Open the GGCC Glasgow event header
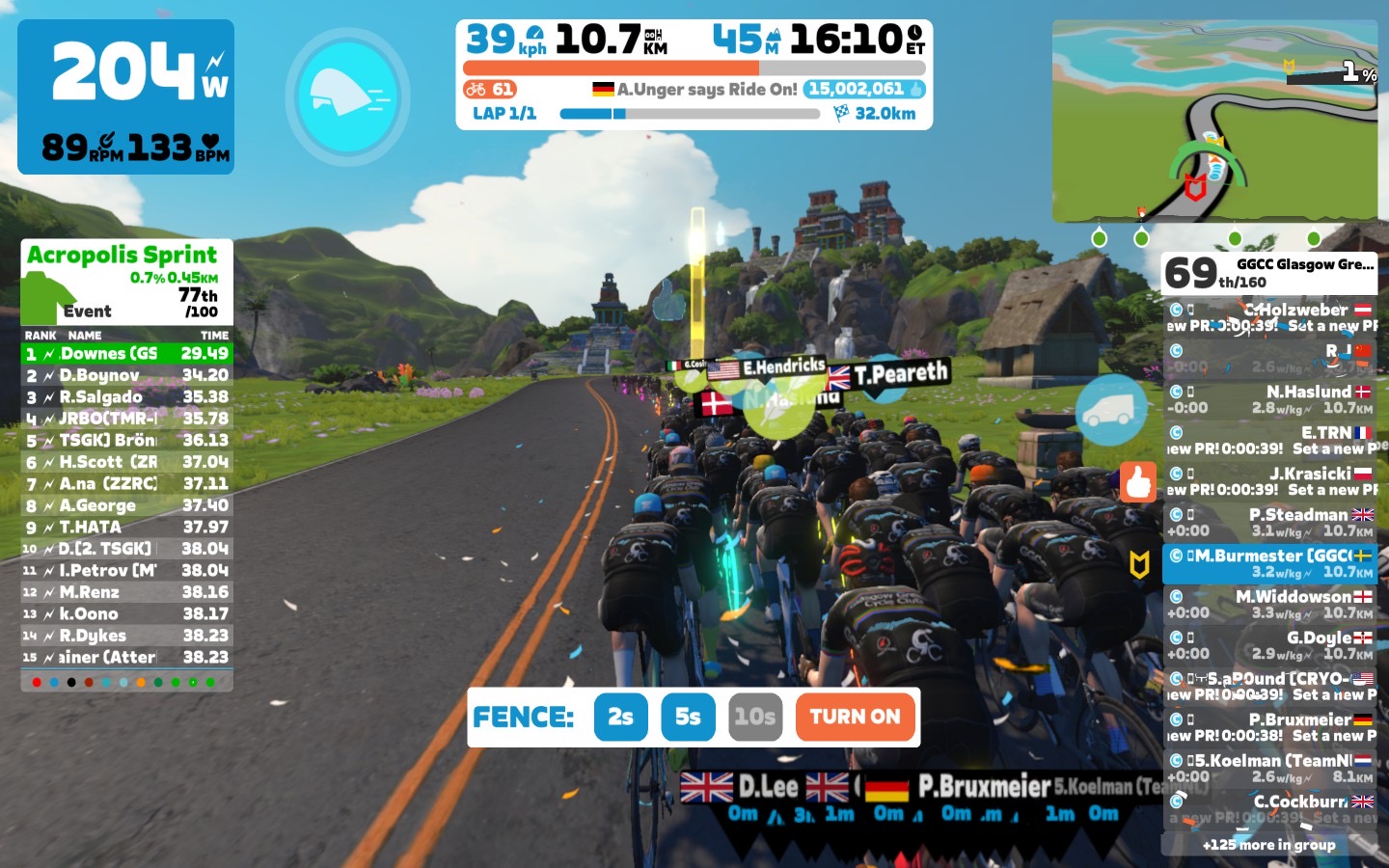Image resolution: width=1389 pixels, height=868 pixels. (x=1269, y=273)
